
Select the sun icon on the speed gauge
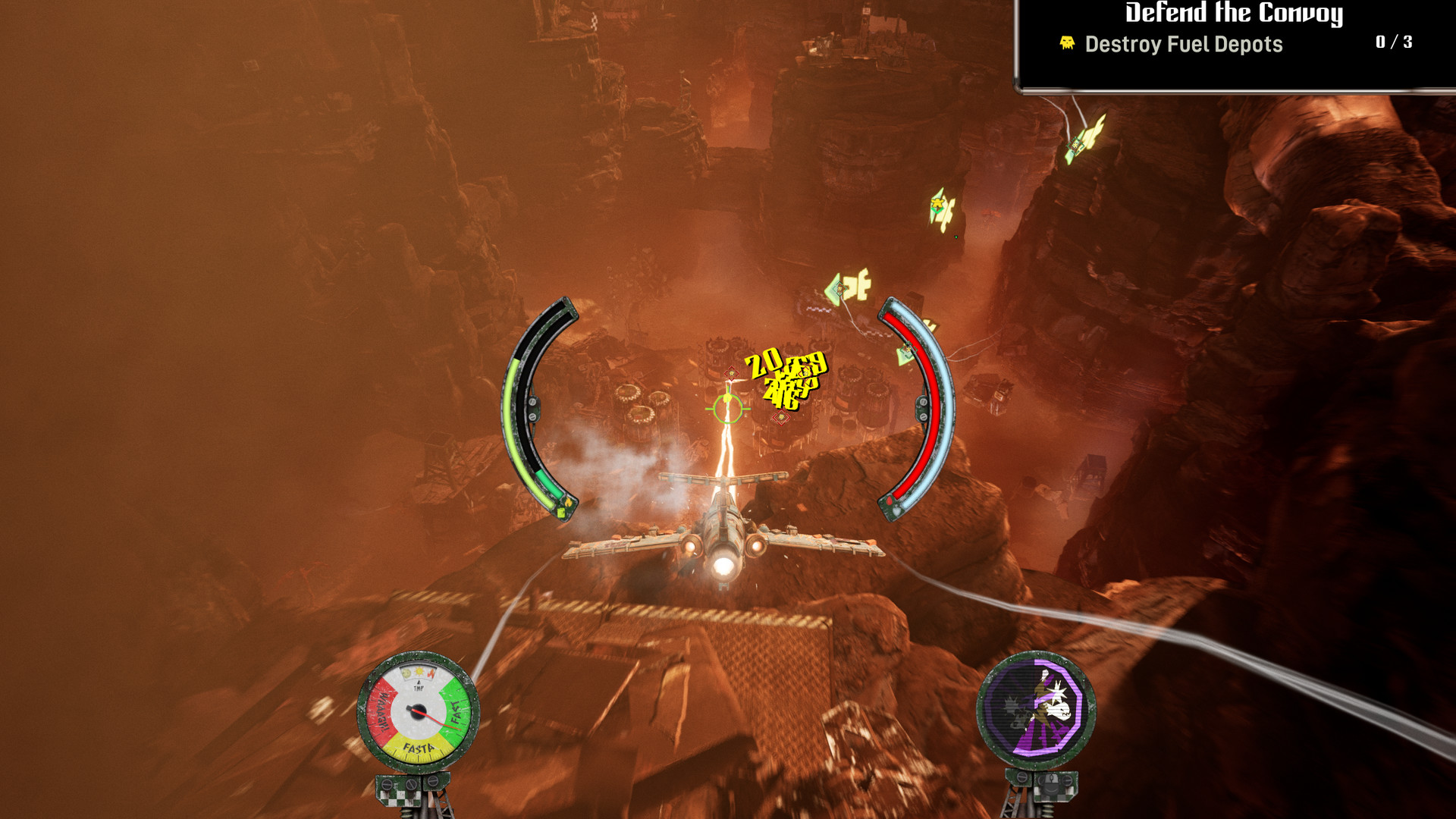pos(419,672)
